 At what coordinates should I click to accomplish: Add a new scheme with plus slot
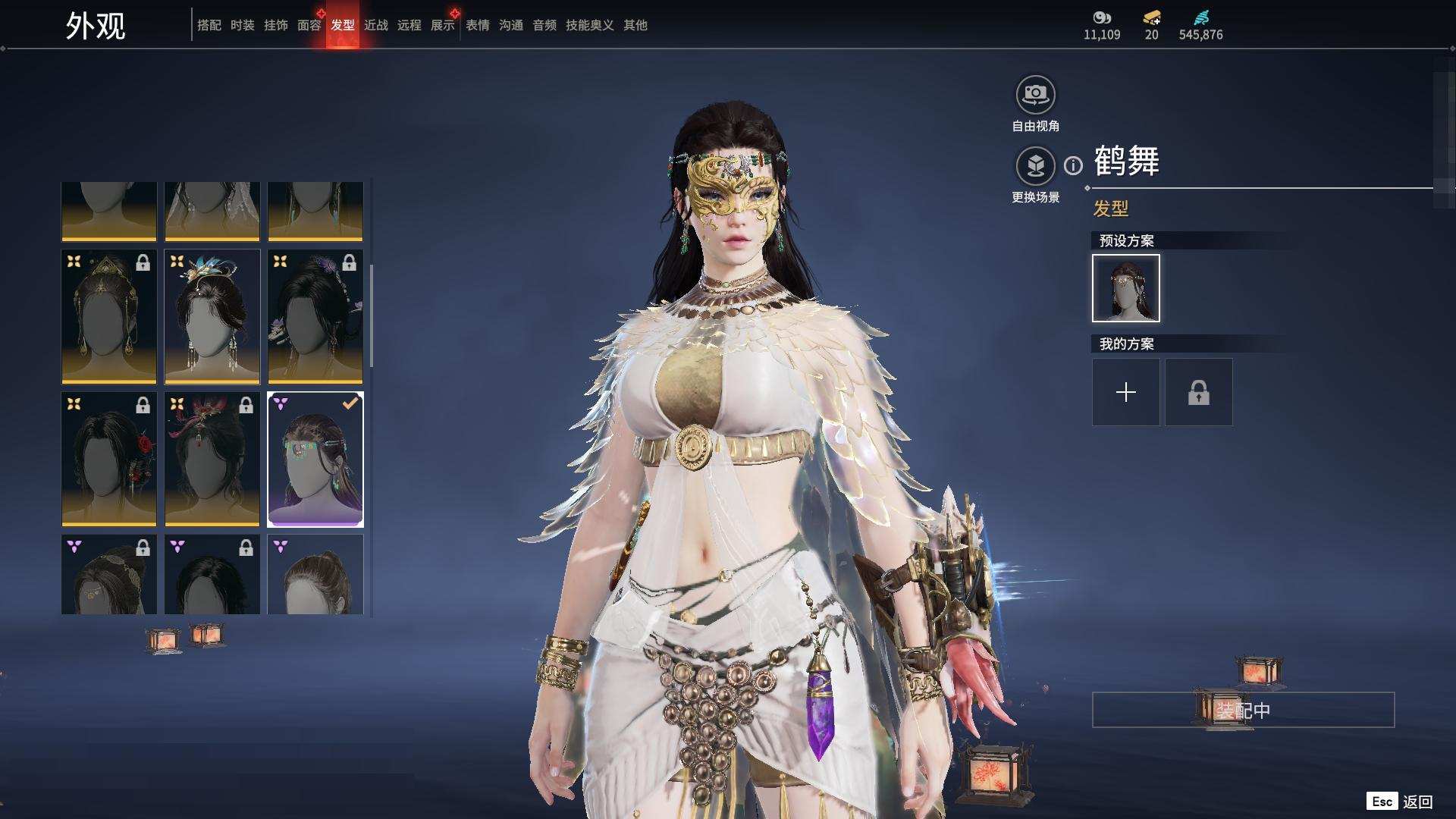click(x=1125, y=392)
